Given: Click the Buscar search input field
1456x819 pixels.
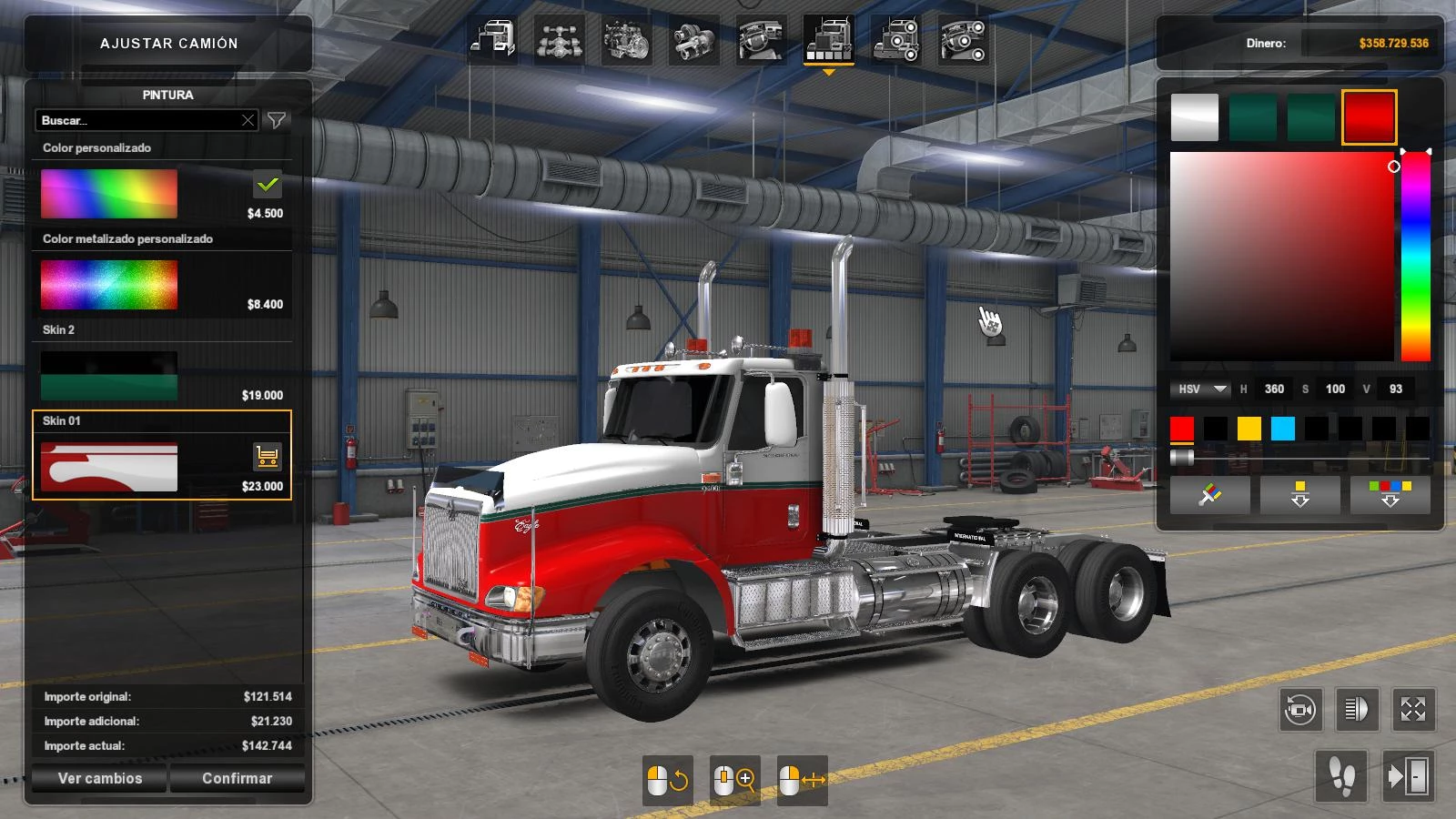Looking at the screenshot, I should [x=136, y=119].
